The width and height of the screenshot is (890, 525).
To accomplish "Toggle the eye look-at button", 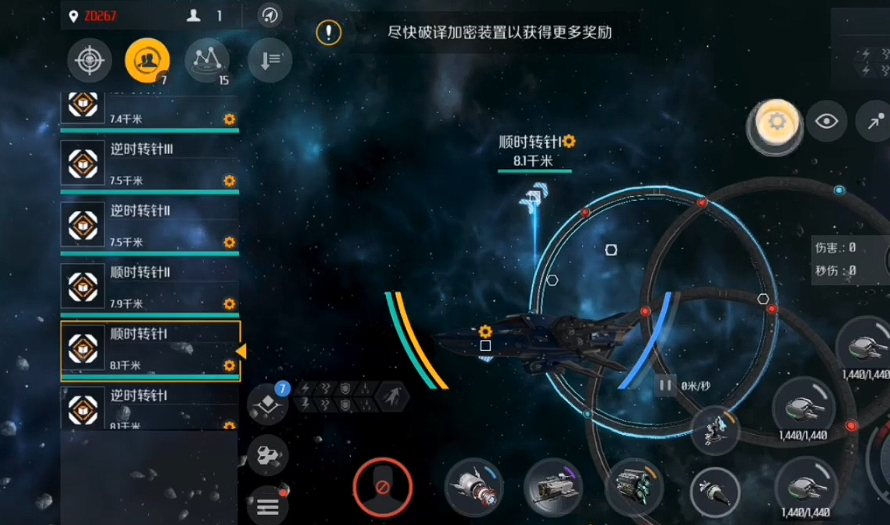I will pyautogui.click(x=826, y=121).
